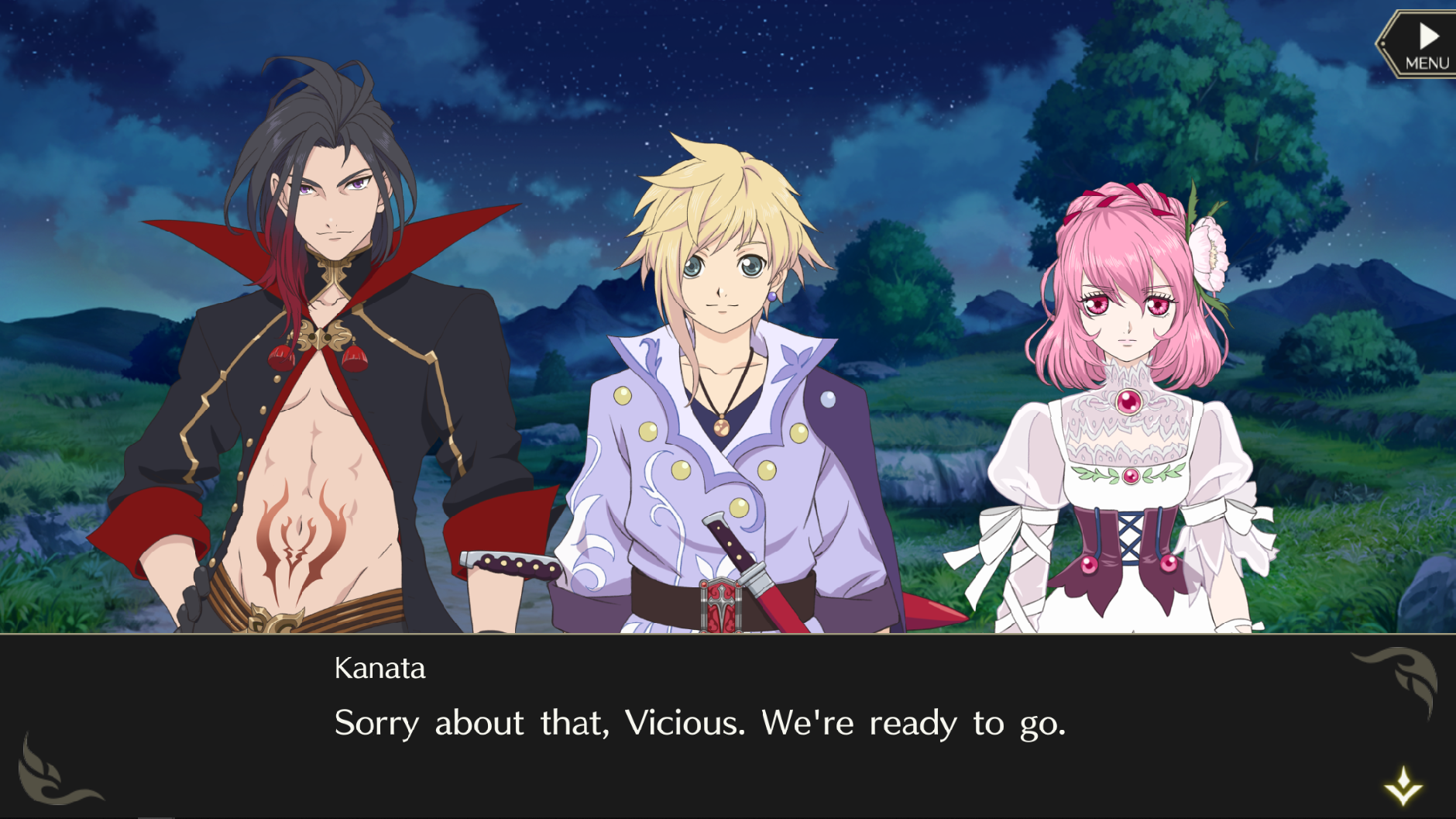Open the MENU button

1423,45
